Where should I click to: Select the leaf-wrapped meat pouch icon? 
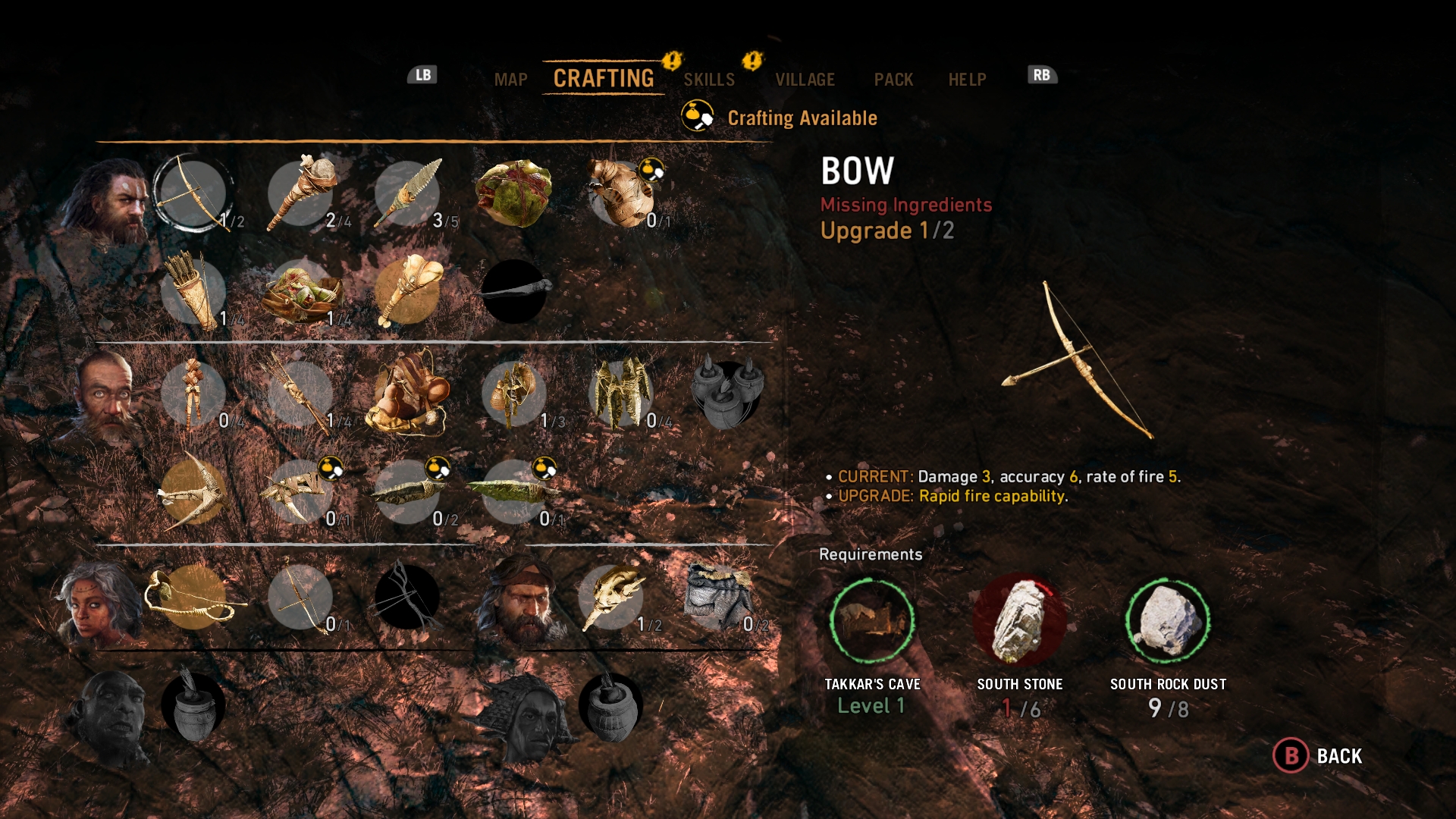(x=514, y=193)
